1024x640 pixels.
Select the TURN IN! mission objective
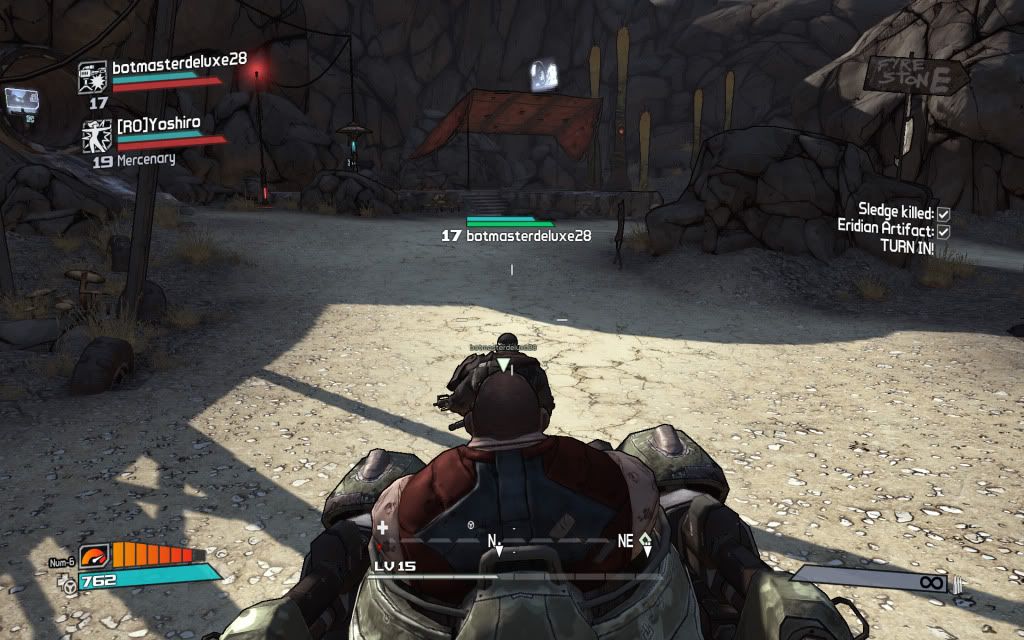tap(907, 247)
